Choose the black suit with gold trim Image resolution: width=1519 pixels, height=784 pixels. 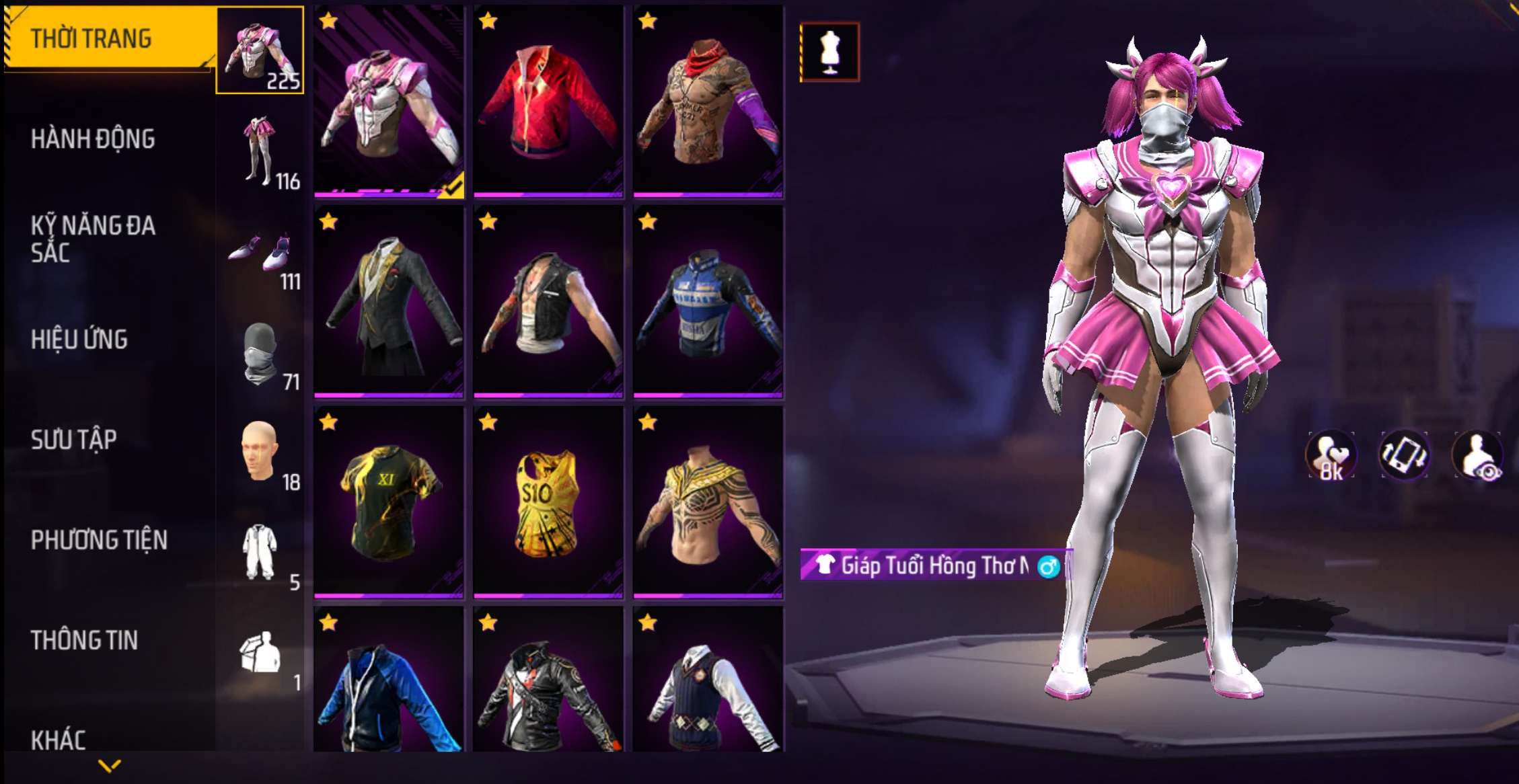(x=389, y=303)
